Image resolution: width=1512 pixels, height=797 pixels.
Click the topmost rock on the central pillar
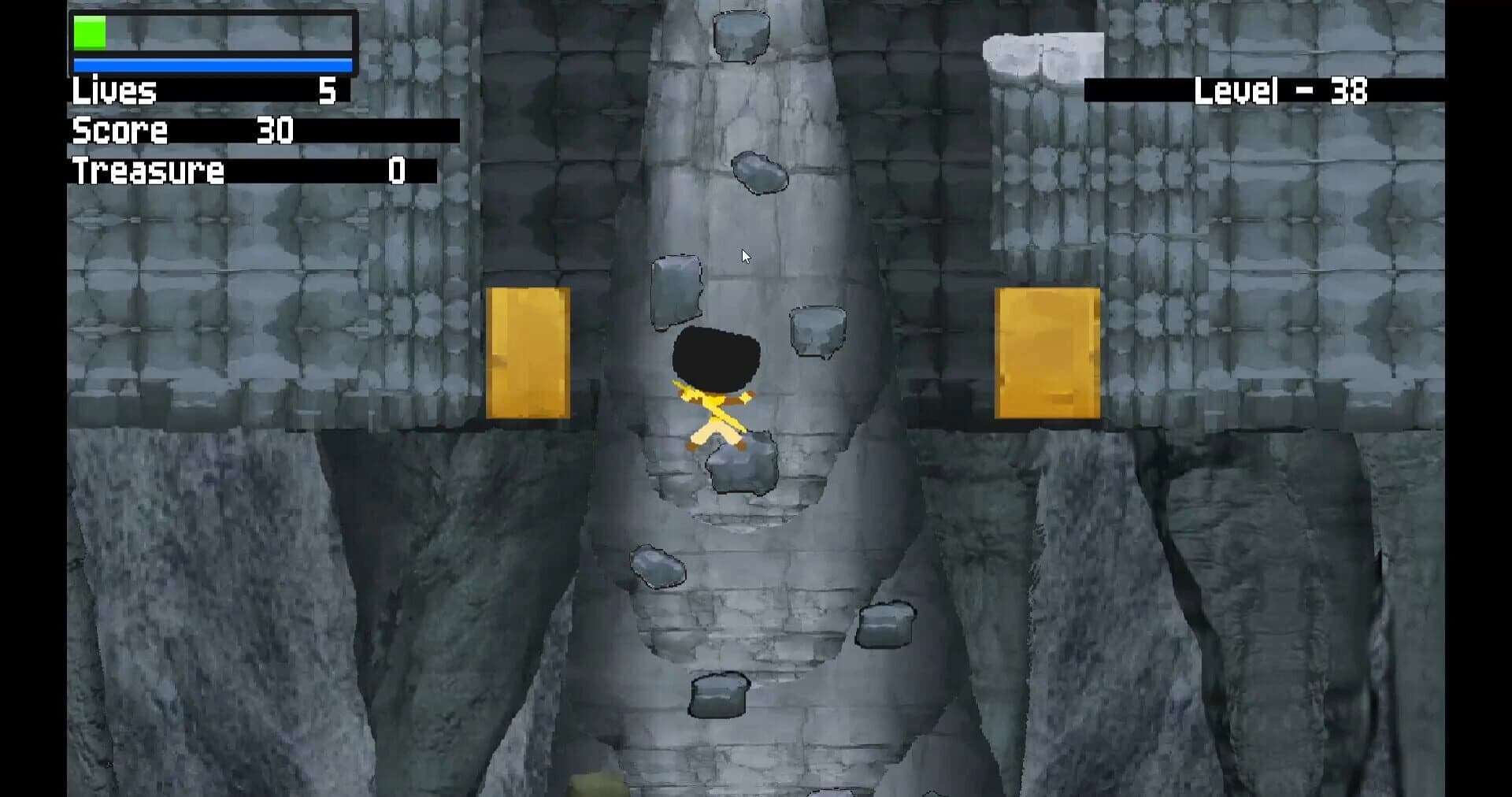[740, 35]
